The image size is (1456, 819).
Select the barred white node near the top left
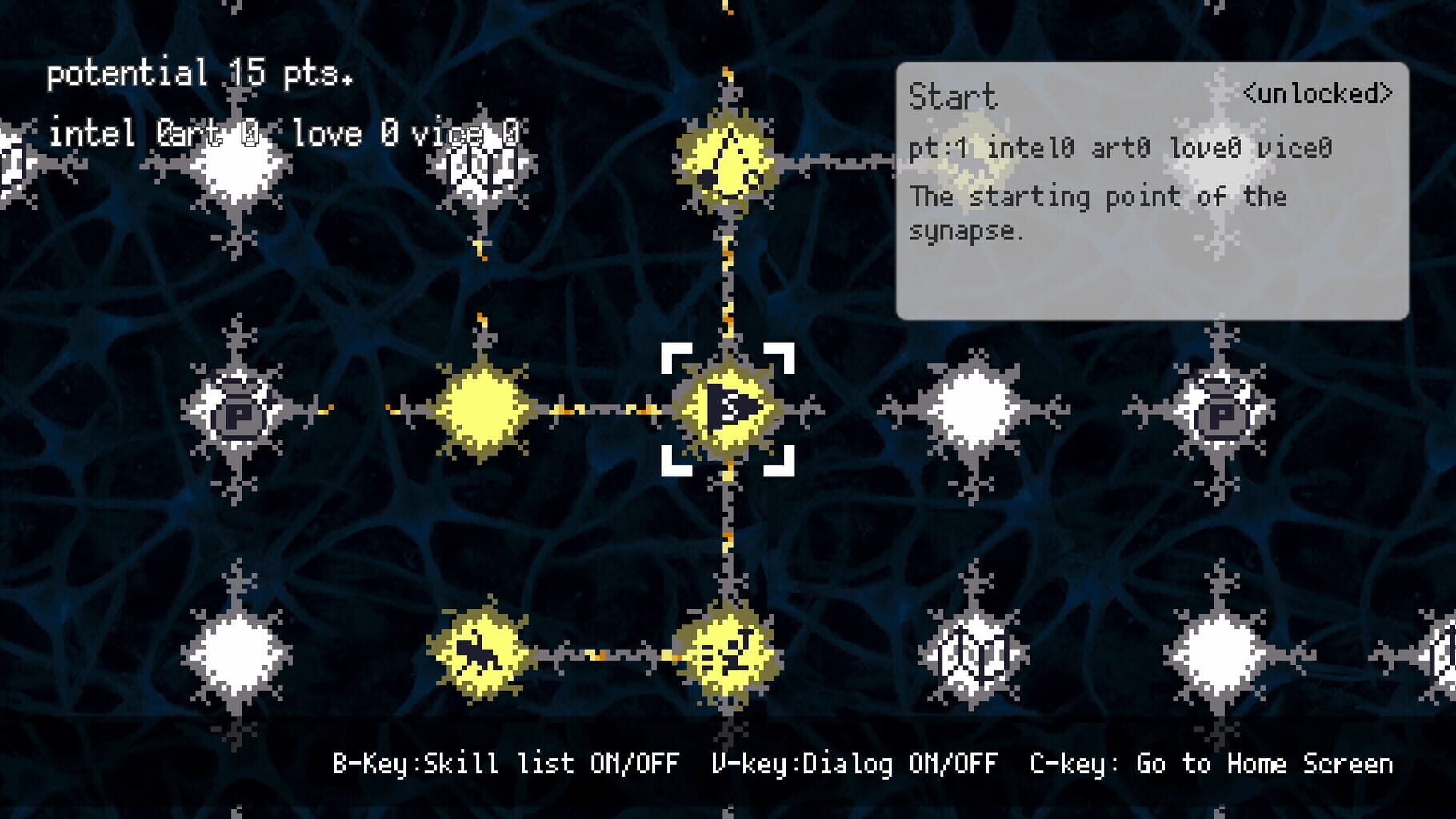486,164
